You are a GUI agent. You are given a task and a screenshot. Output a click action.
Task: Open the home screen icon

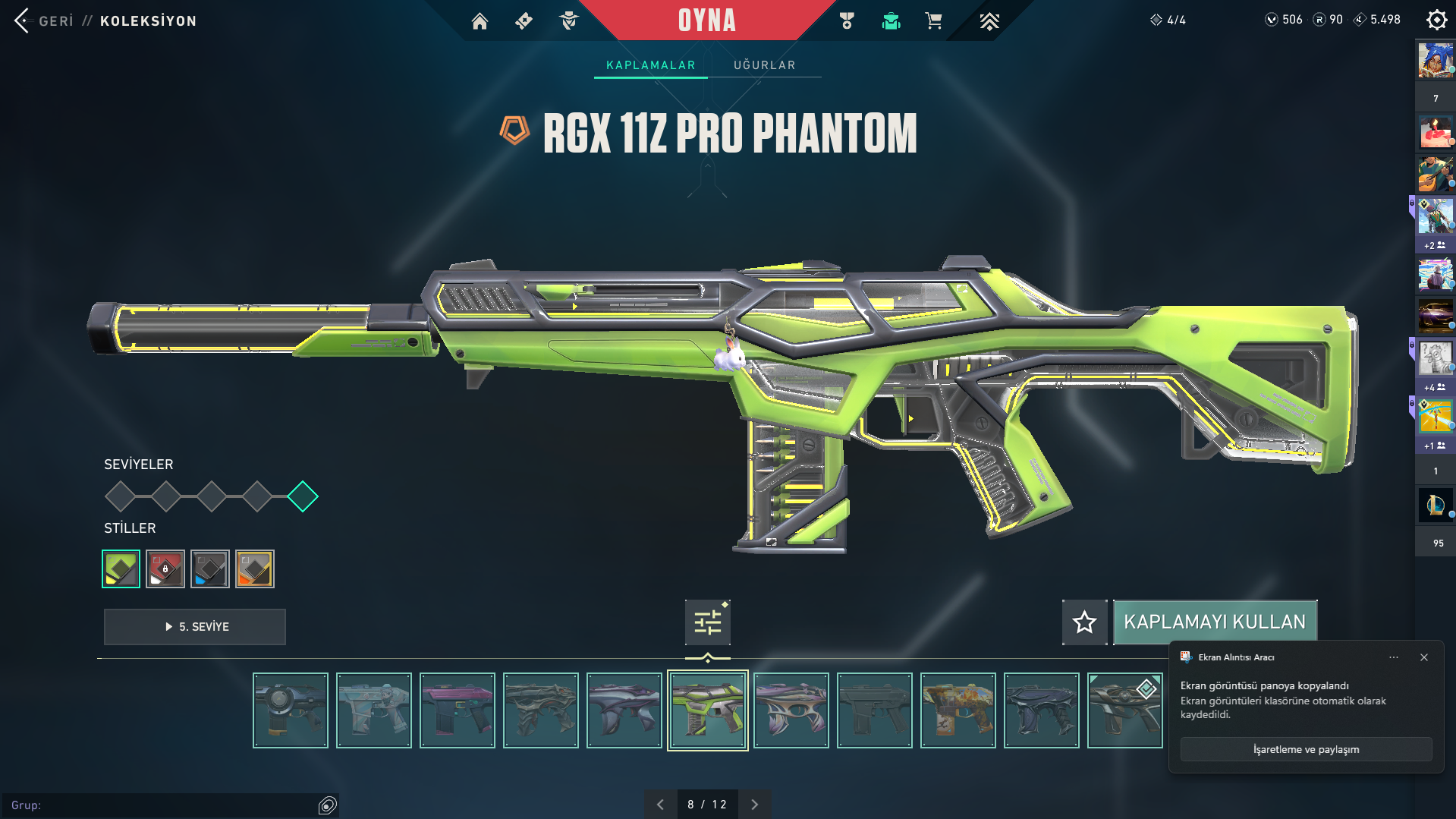coord(480,21)
